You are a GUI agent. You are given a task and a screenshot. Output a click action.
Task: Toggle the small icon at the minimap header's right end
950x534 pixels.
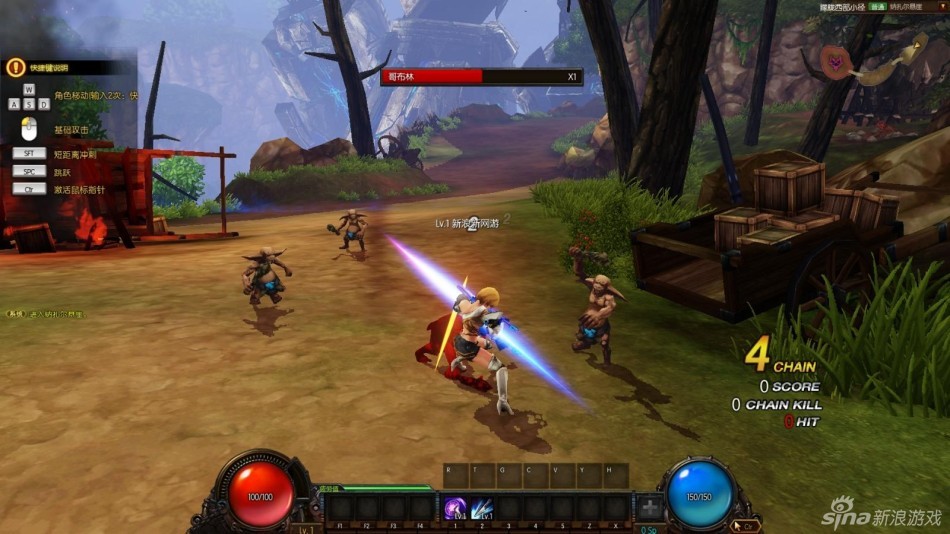click(x=941, y=5)
